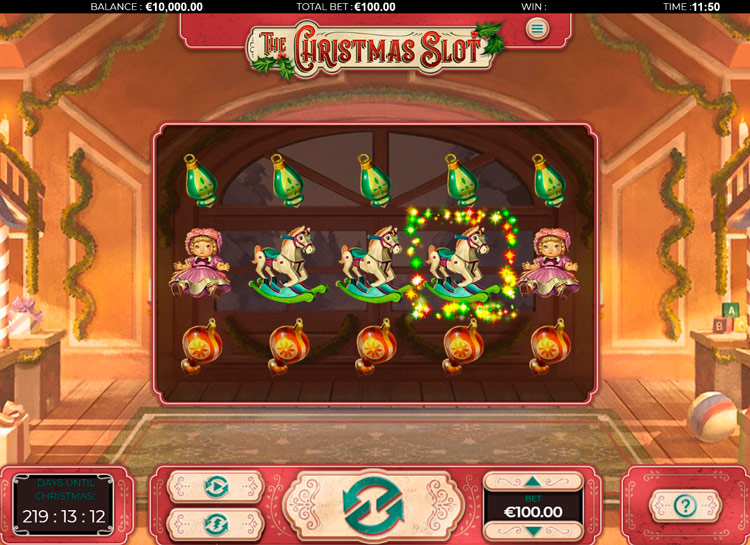This screenshot has width=750, height=545.
Task: Activate the turbo spin button below autoplay
Action: (216, 523)
